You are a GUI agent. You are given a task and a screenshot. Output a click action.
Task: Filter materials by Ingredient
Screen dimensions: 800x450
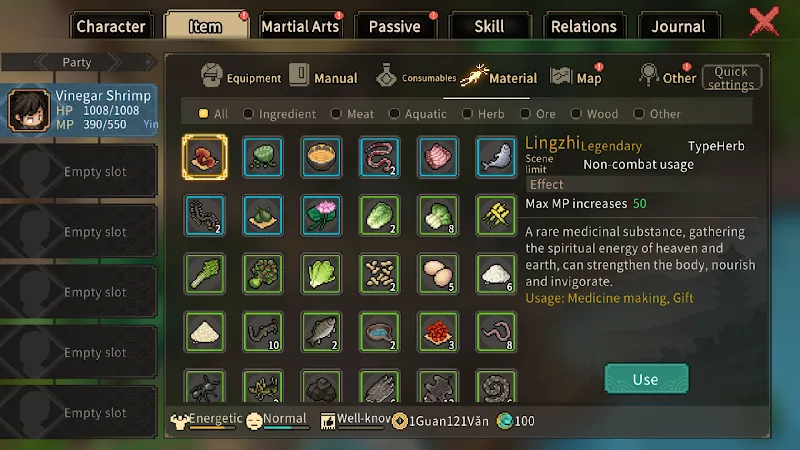pyautogui.click(x=280, y=114)
